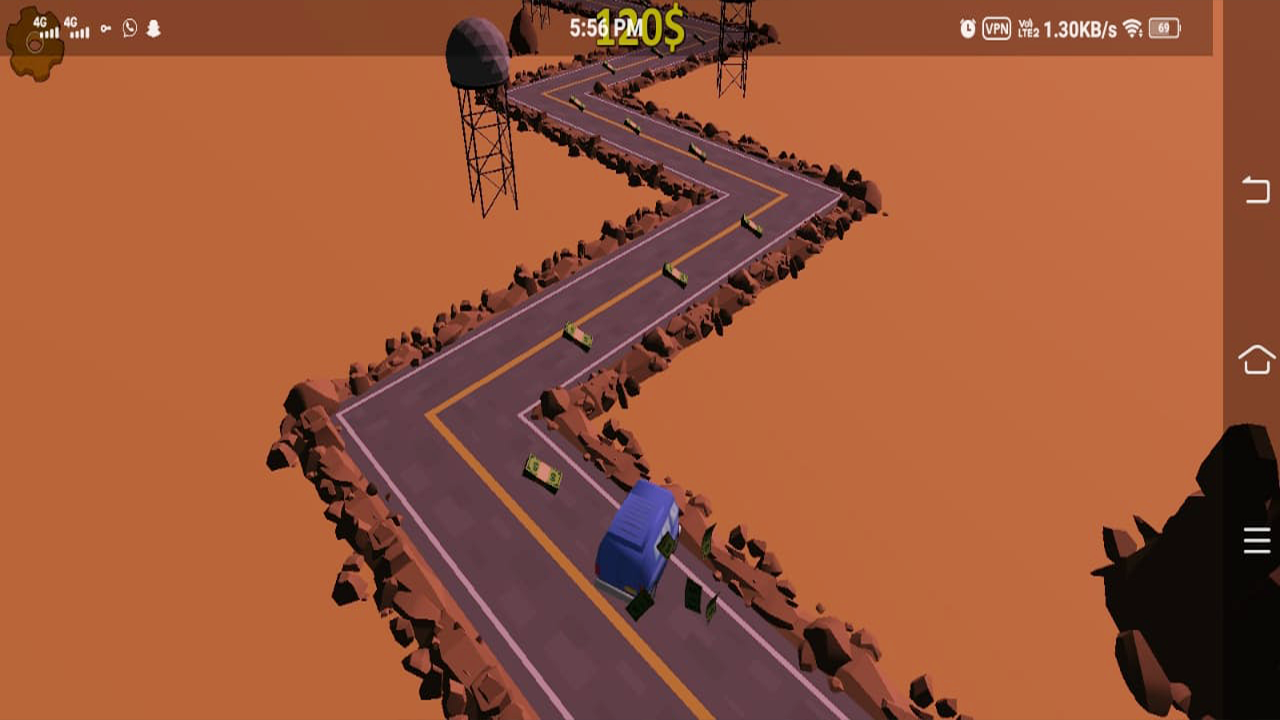
Task: Tap the alarm clock status icon
Action: pos(968,27)
